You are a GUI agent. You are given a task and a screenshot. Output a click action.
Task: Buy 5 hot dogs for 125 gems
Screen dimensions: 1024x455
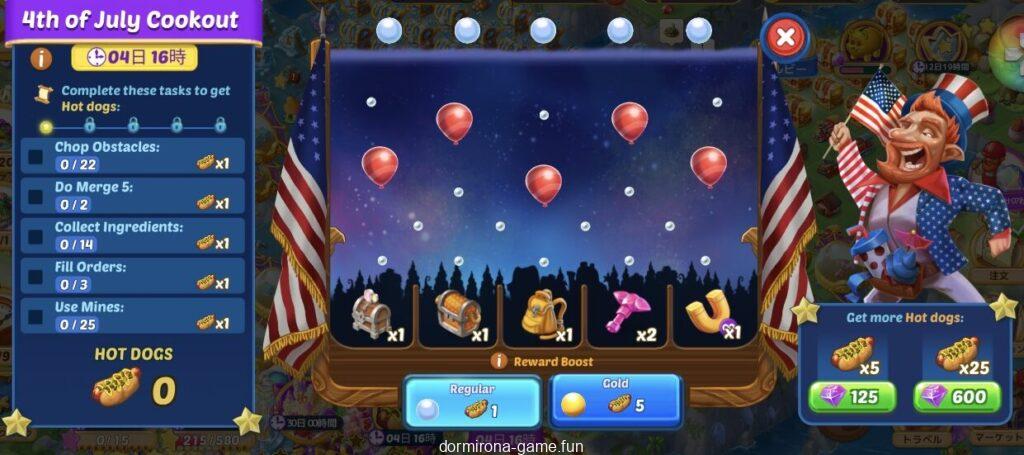[x=851, y=397]
